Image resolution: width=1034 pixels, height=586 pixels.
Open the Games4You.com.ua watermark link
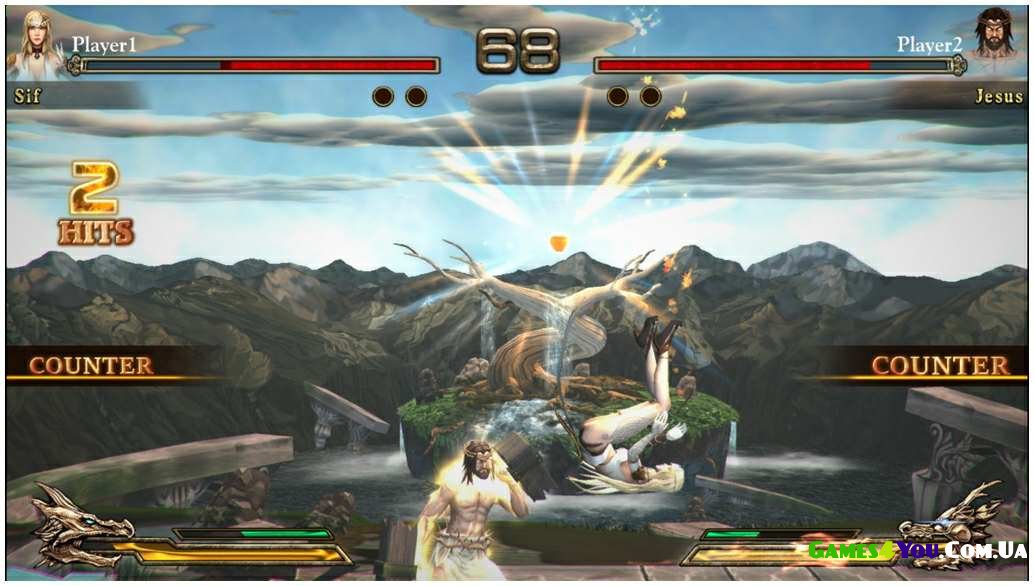click(x=915, y=550)
